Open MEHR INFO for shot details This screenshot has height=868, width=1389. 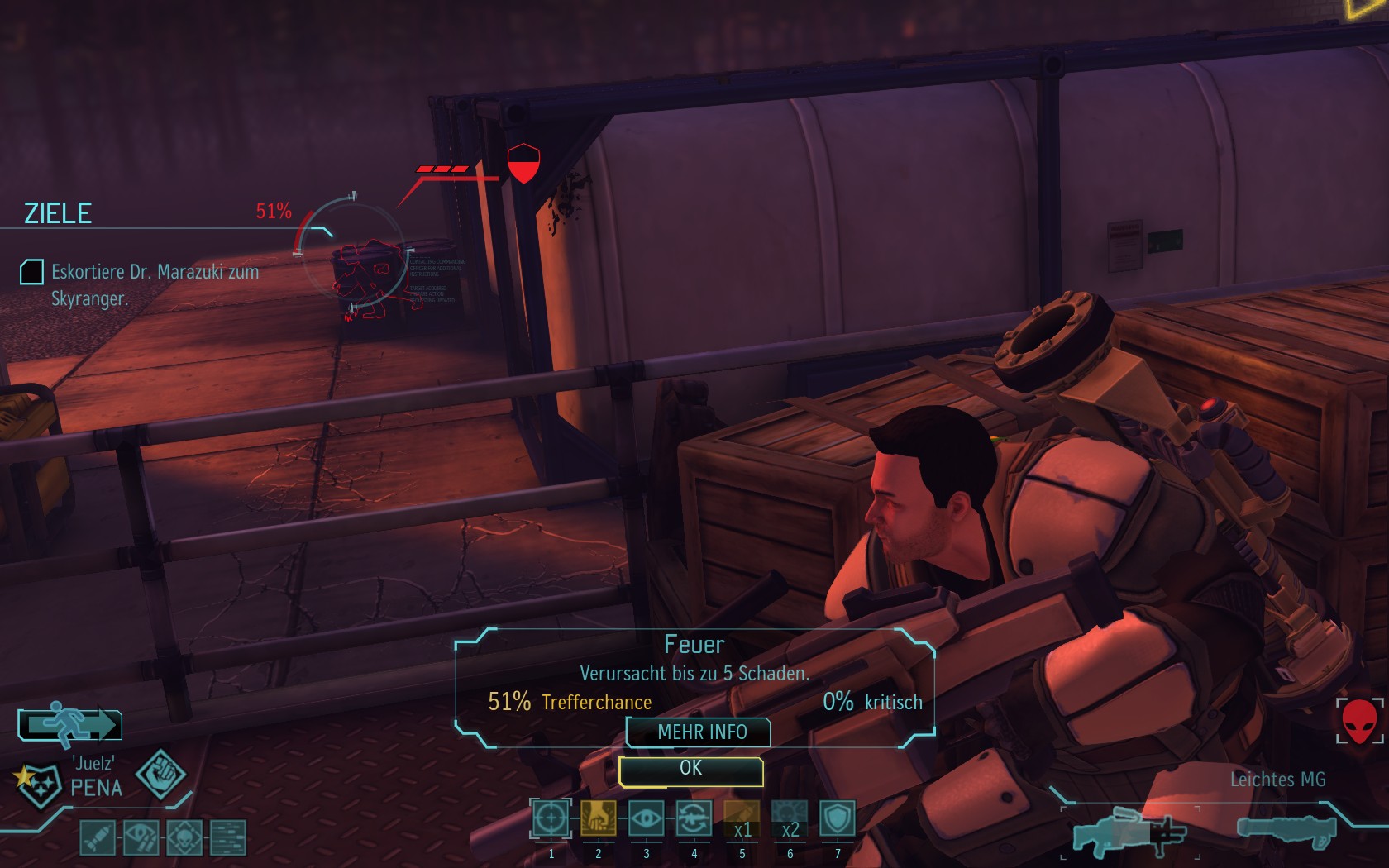coord(700,732)
